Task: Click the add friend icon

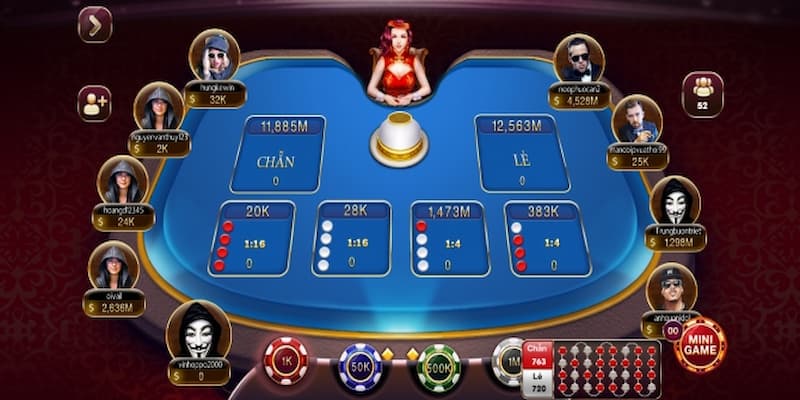Action: (x=94, y=104)
